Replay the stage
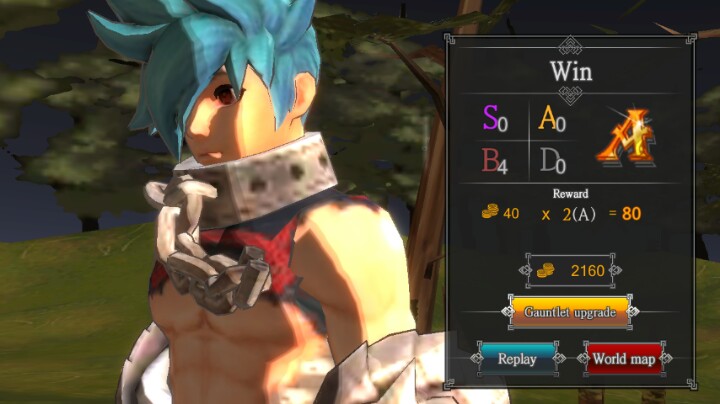This screenshot has height=404, width=720. click(x=517, y=358)
